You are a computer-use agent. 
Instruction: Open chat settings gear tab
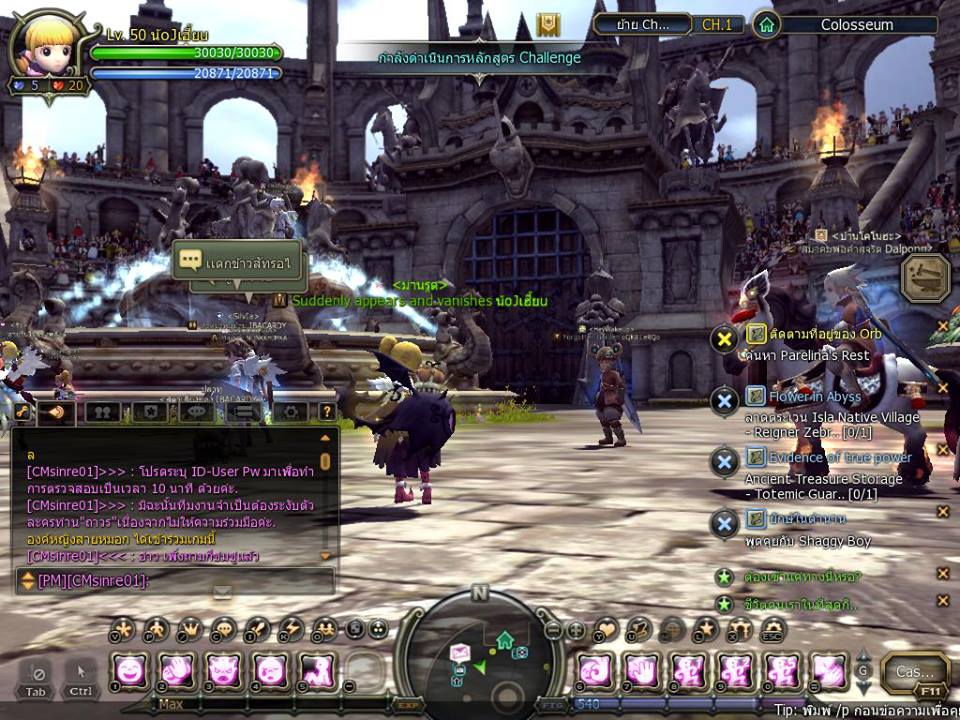[290, 411]
